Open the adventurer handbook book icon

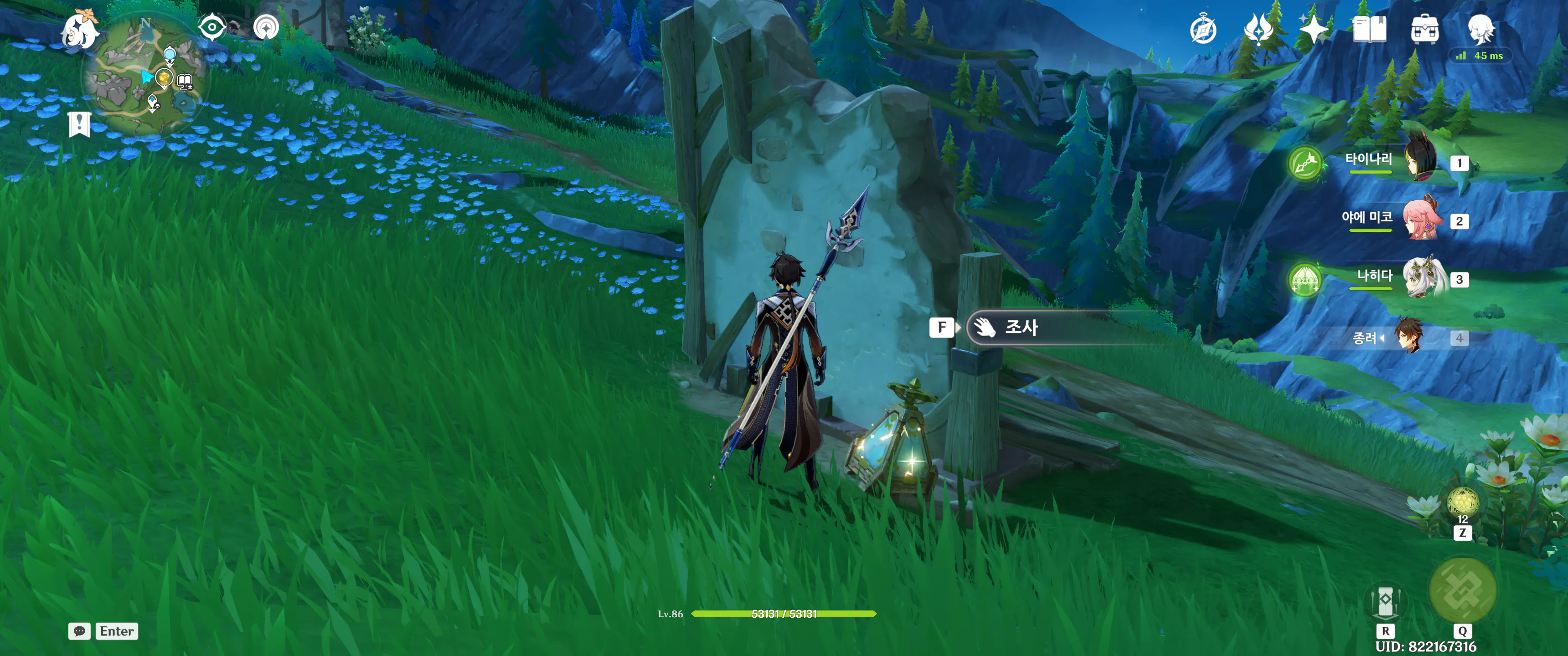coord(1369,29)
